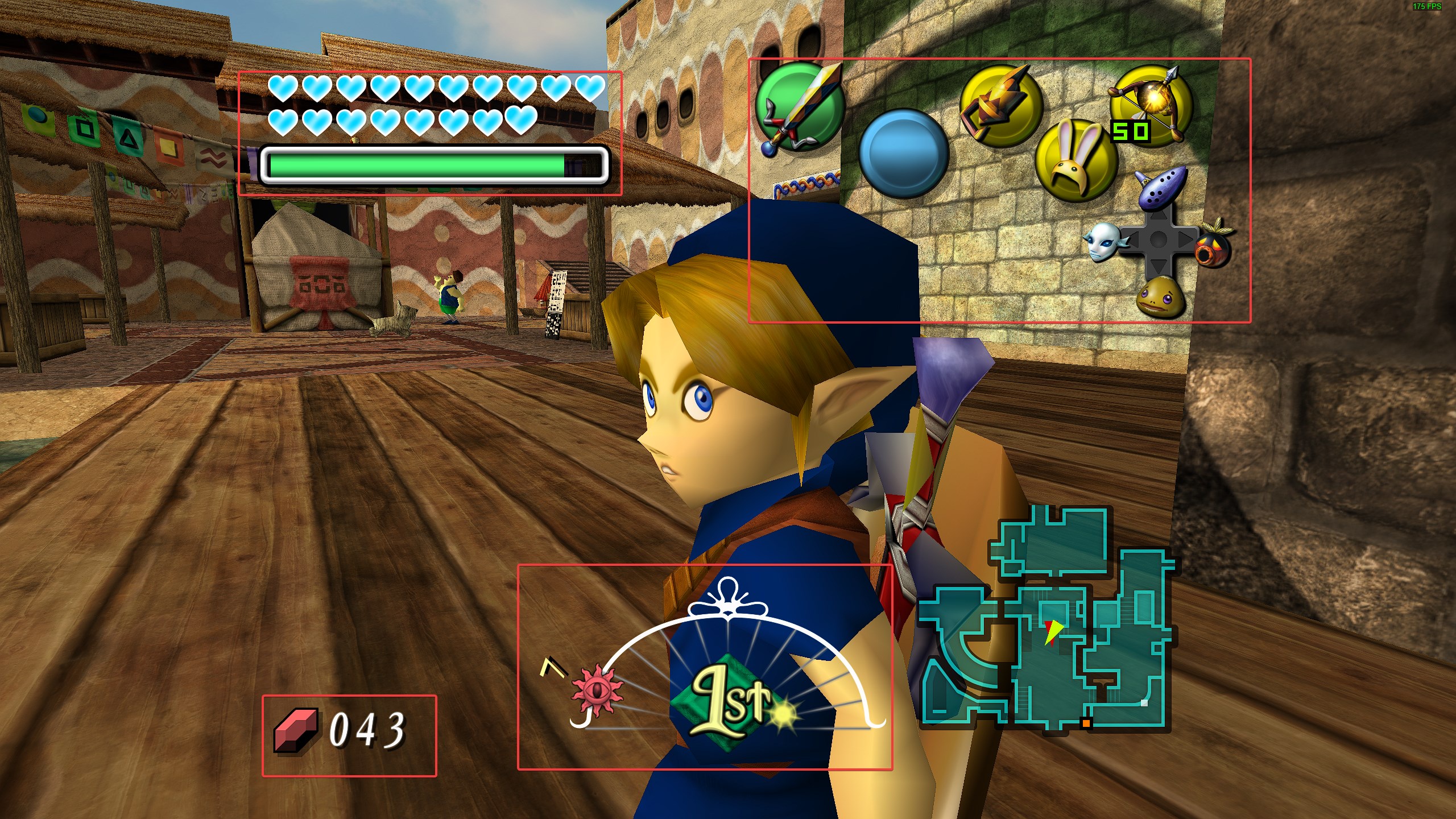
Task: Select the bow with light arrow
Action: click(1150, 106)
